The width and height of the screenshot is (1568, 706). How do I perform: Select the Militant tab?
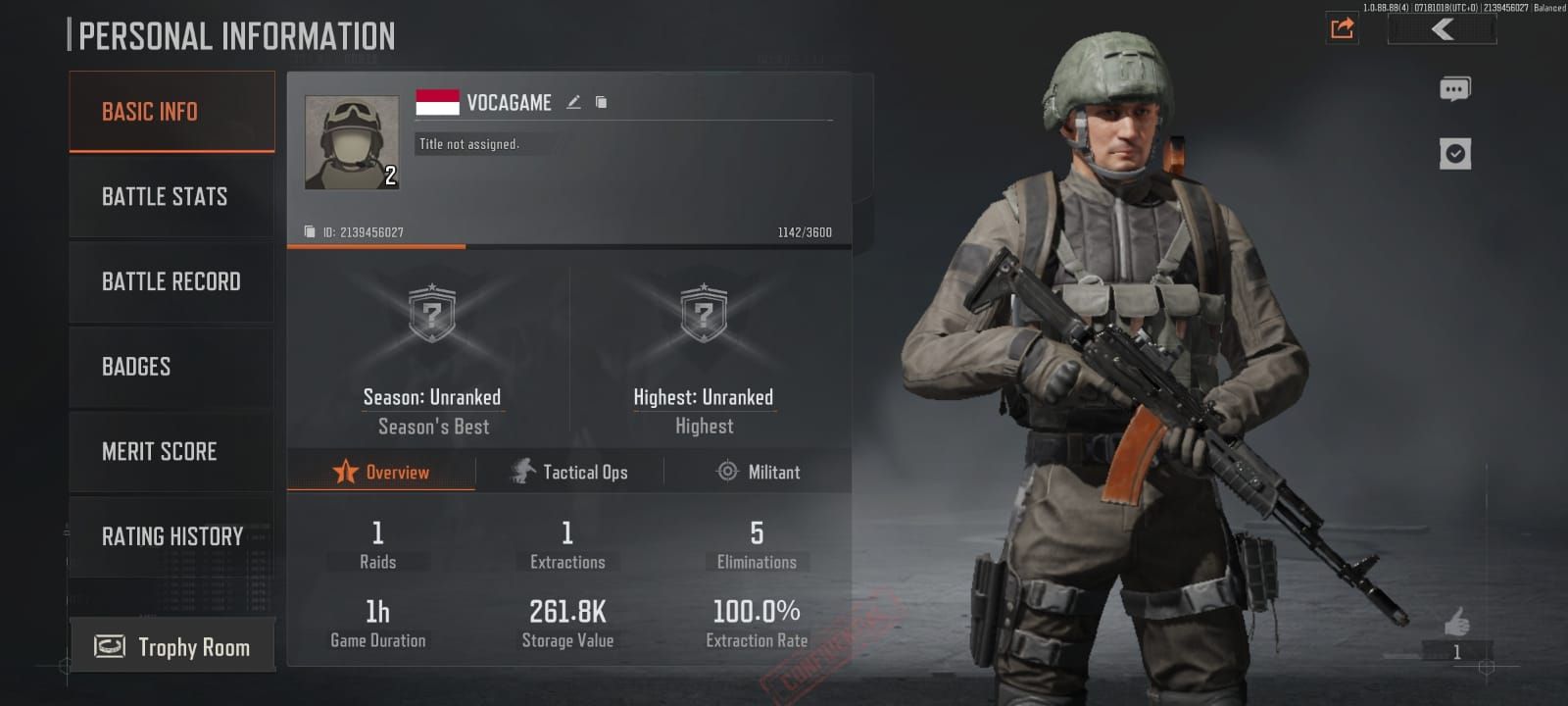(x=759, y=473)
